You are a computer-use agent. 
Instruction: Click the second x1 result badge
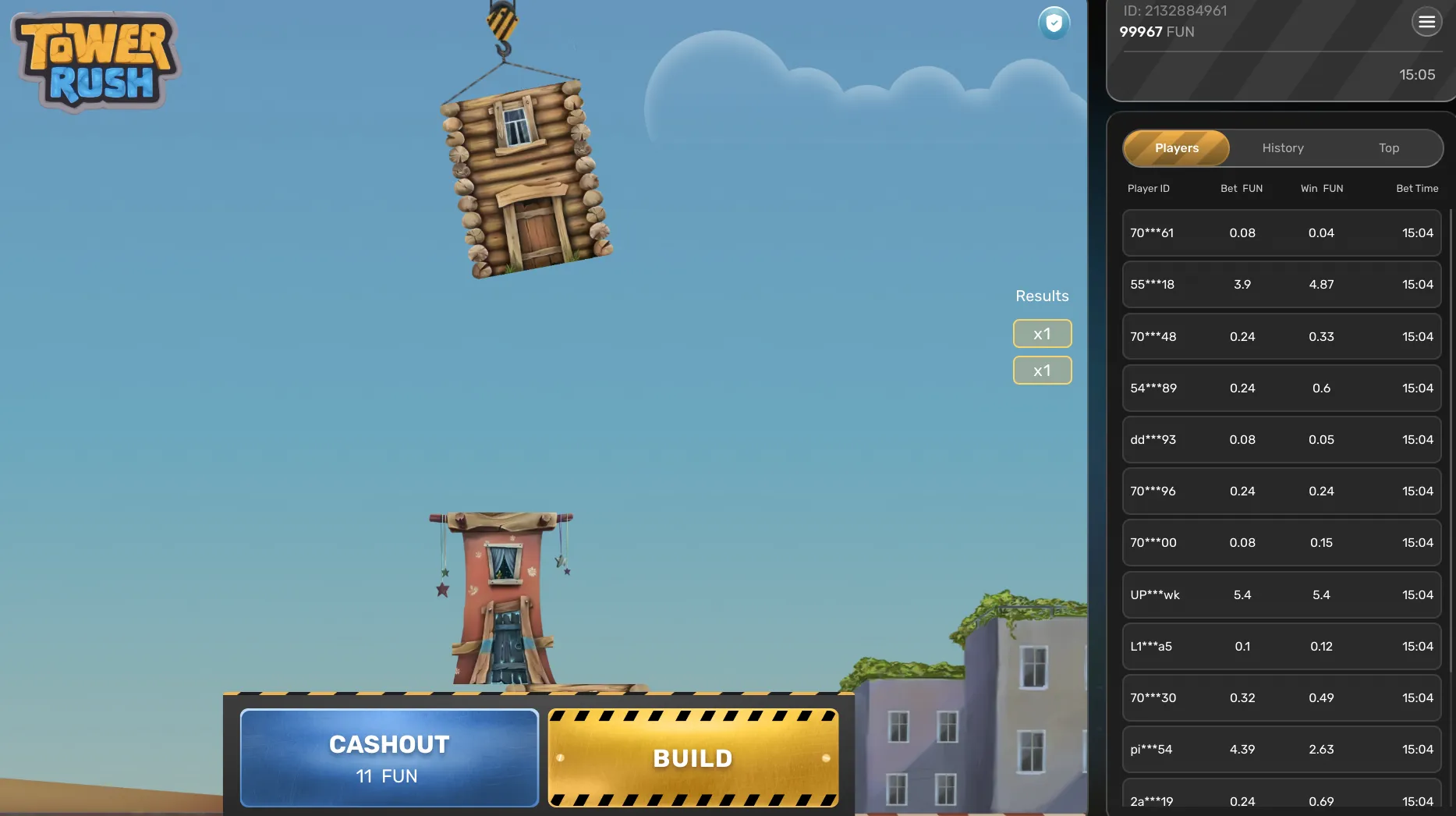(x=1042, y=370)
